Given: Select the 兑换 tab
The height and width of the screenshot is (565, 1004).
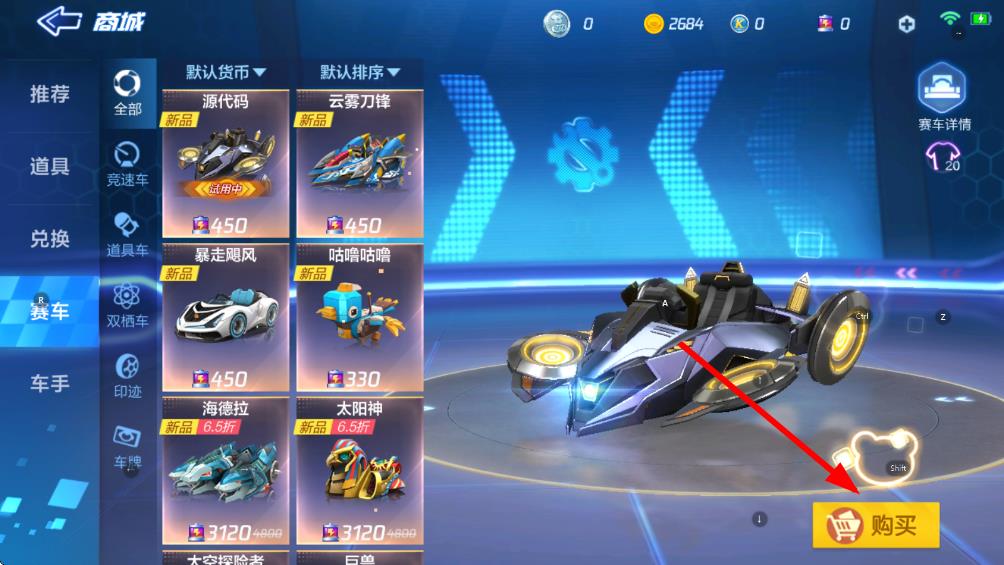Looking at the screenshot, I should 50,239.
